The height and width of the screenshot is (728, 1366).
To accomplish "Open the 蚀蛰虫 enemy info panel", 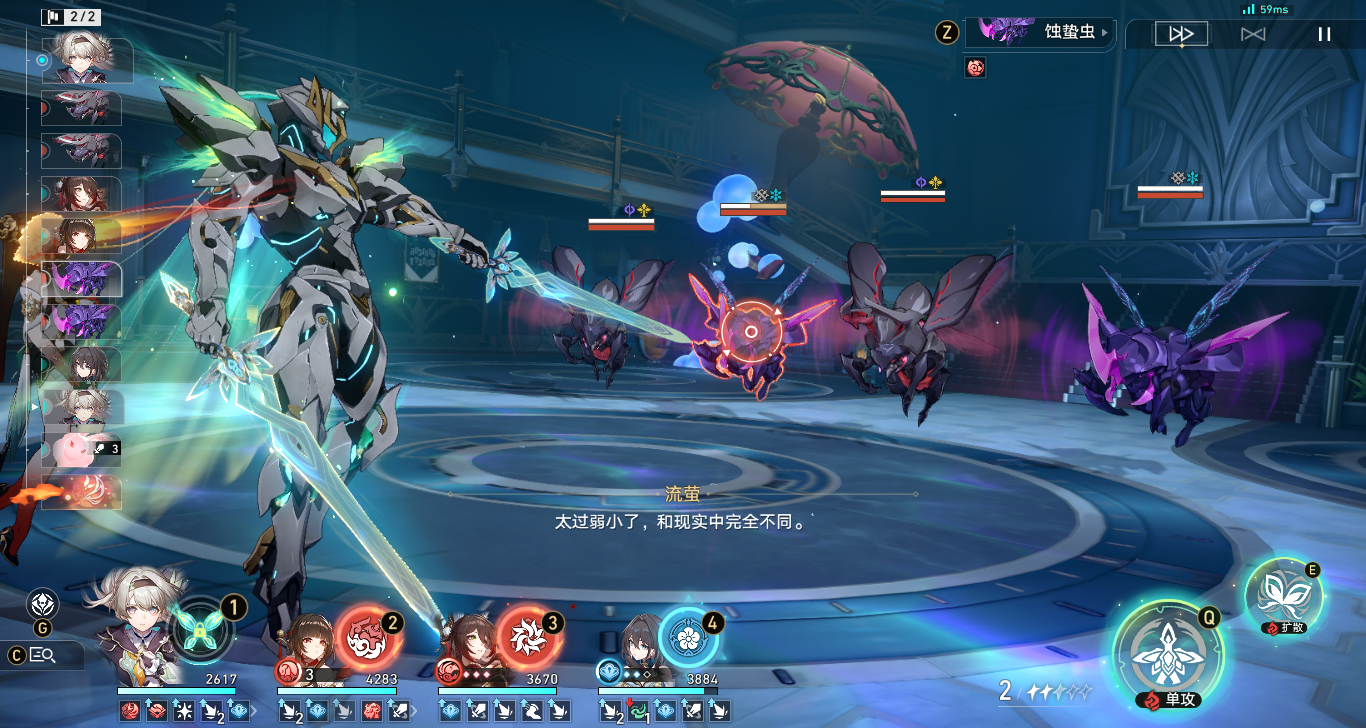I will point(1040,32).
